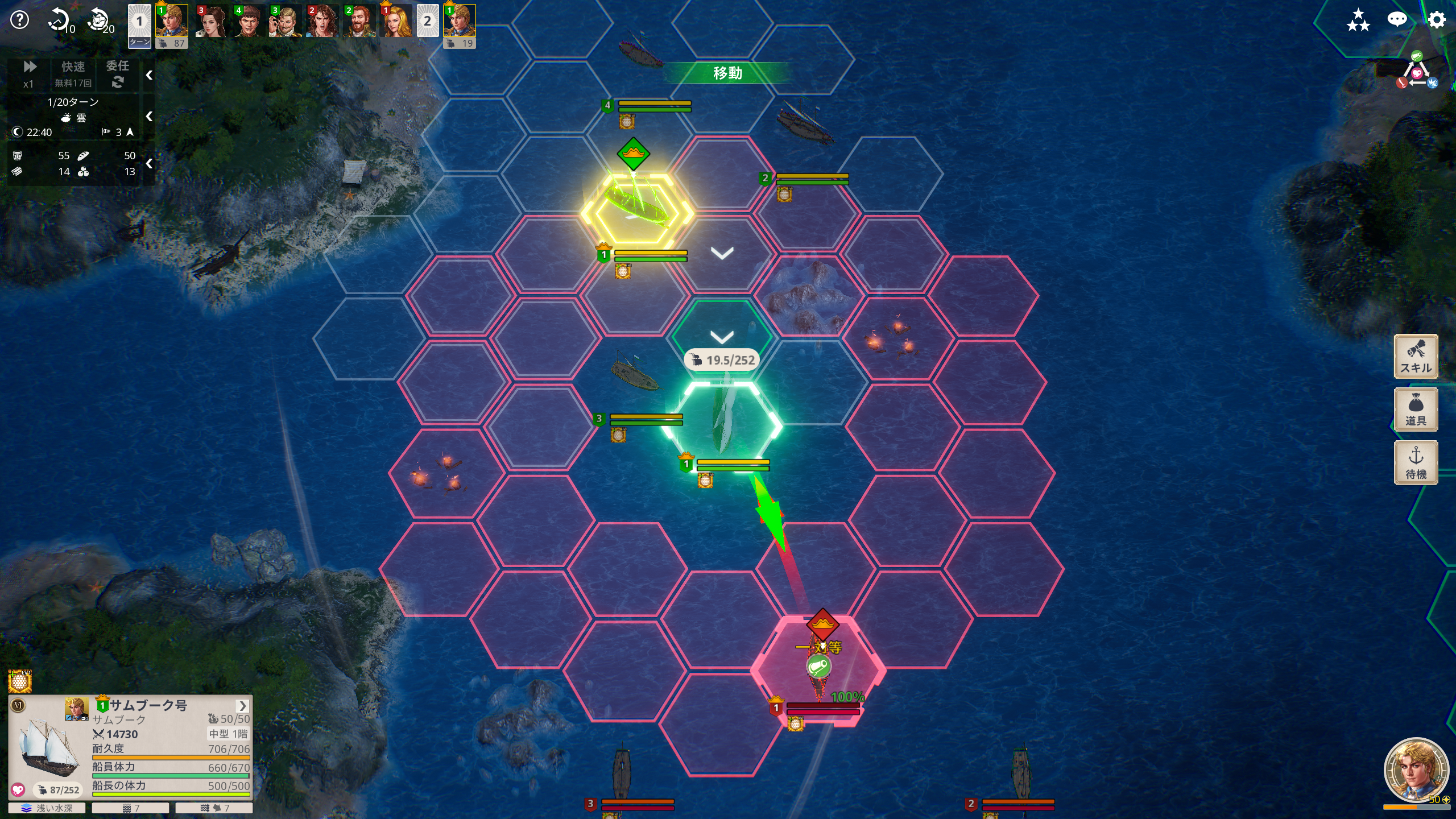Toggle 委任 auto-battle
The width and height of the screenshot is (1456, 819).
pyautogui.click(x=118, y=74)
